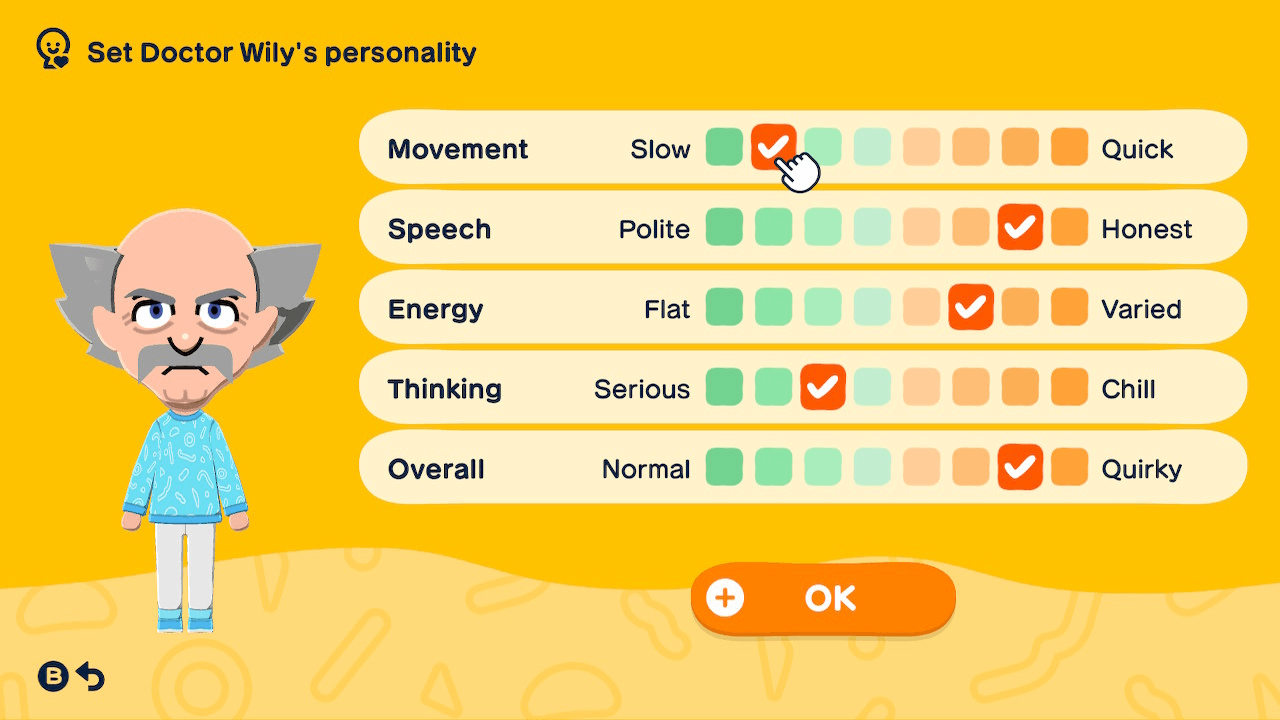Image resolution: width=1280 pixels, height=720 pixels.
Task: Select the checked Energy segment checkmark
Action: (971, 307)
